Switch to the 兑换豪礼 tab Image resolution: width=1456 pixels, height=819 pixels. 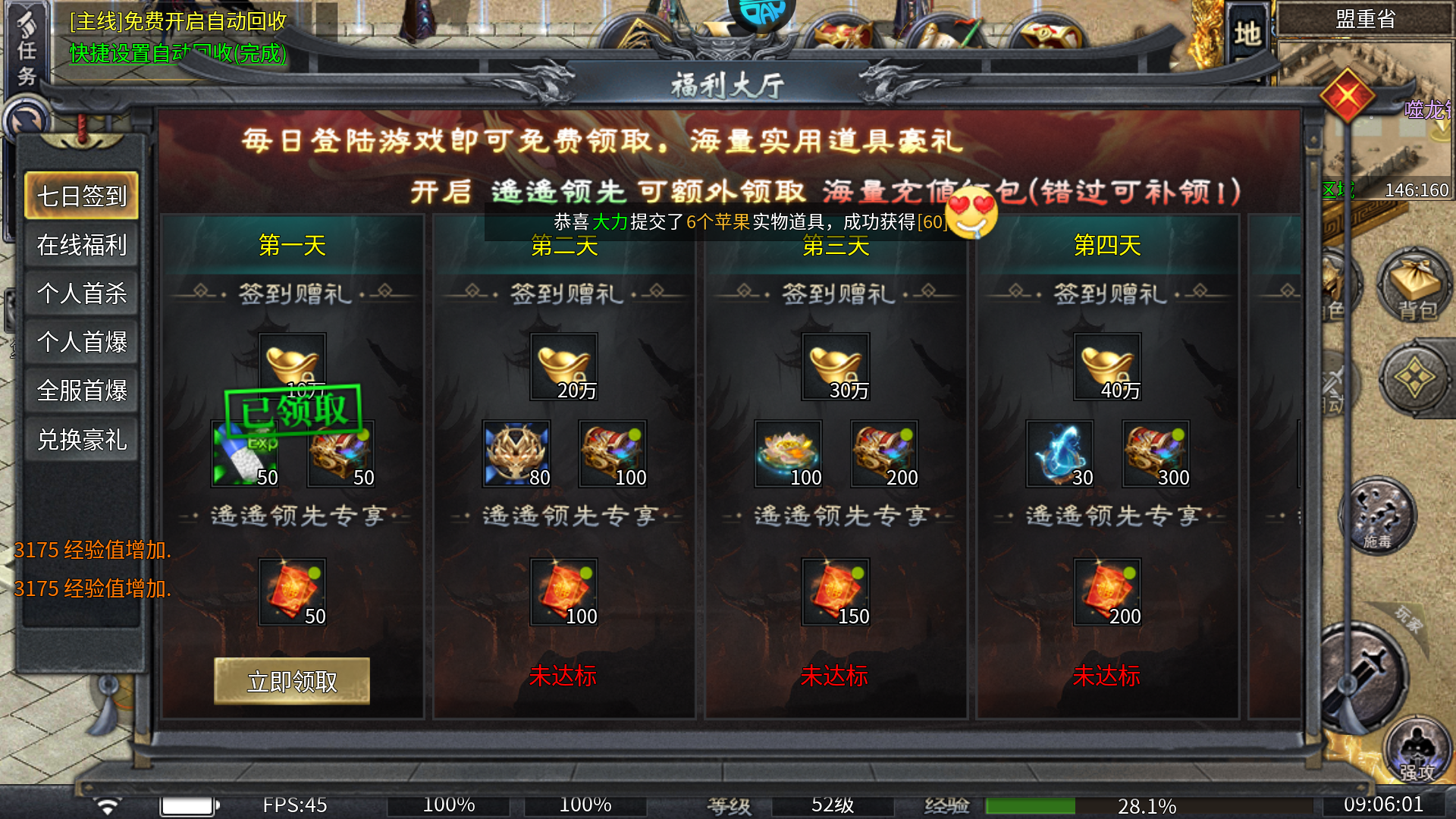(x=81, y=438)
